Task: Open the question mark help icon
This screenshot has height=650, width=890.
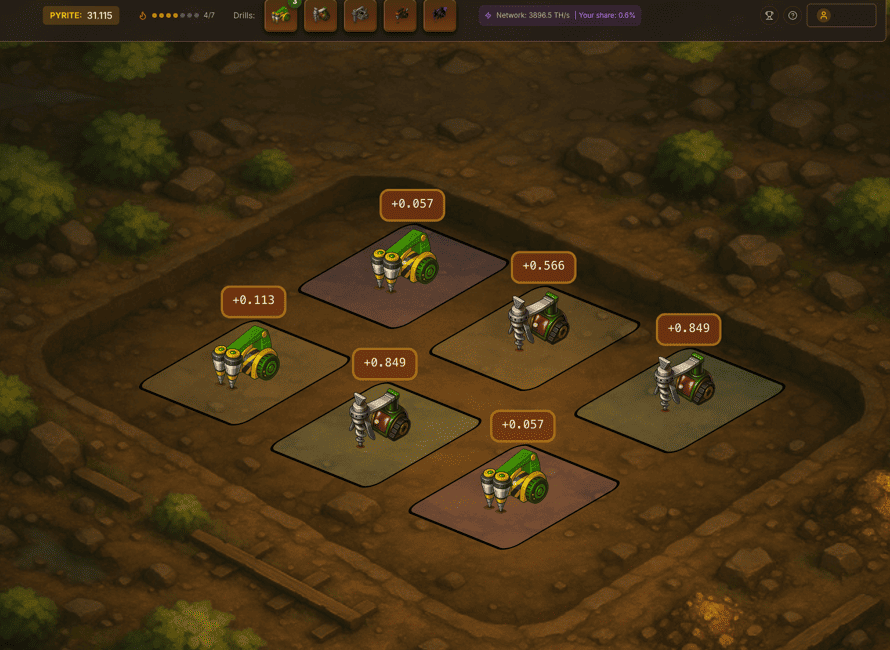Action: (793, 16)
